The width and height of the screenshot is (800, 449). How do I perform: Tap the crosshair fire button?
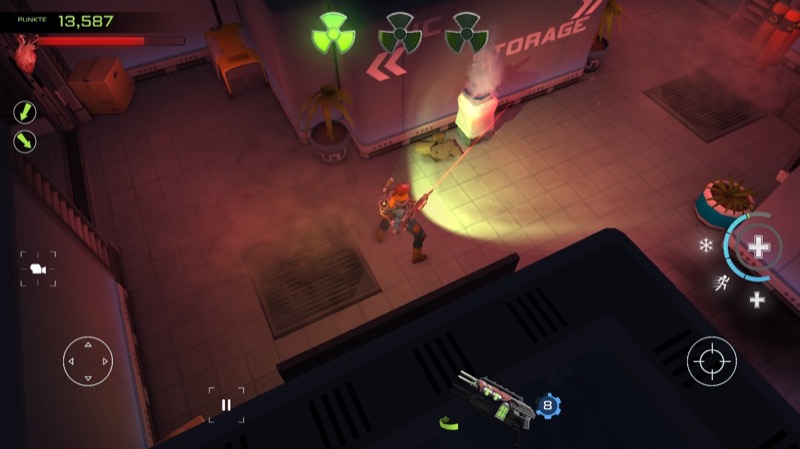click(x=711, y=361)
